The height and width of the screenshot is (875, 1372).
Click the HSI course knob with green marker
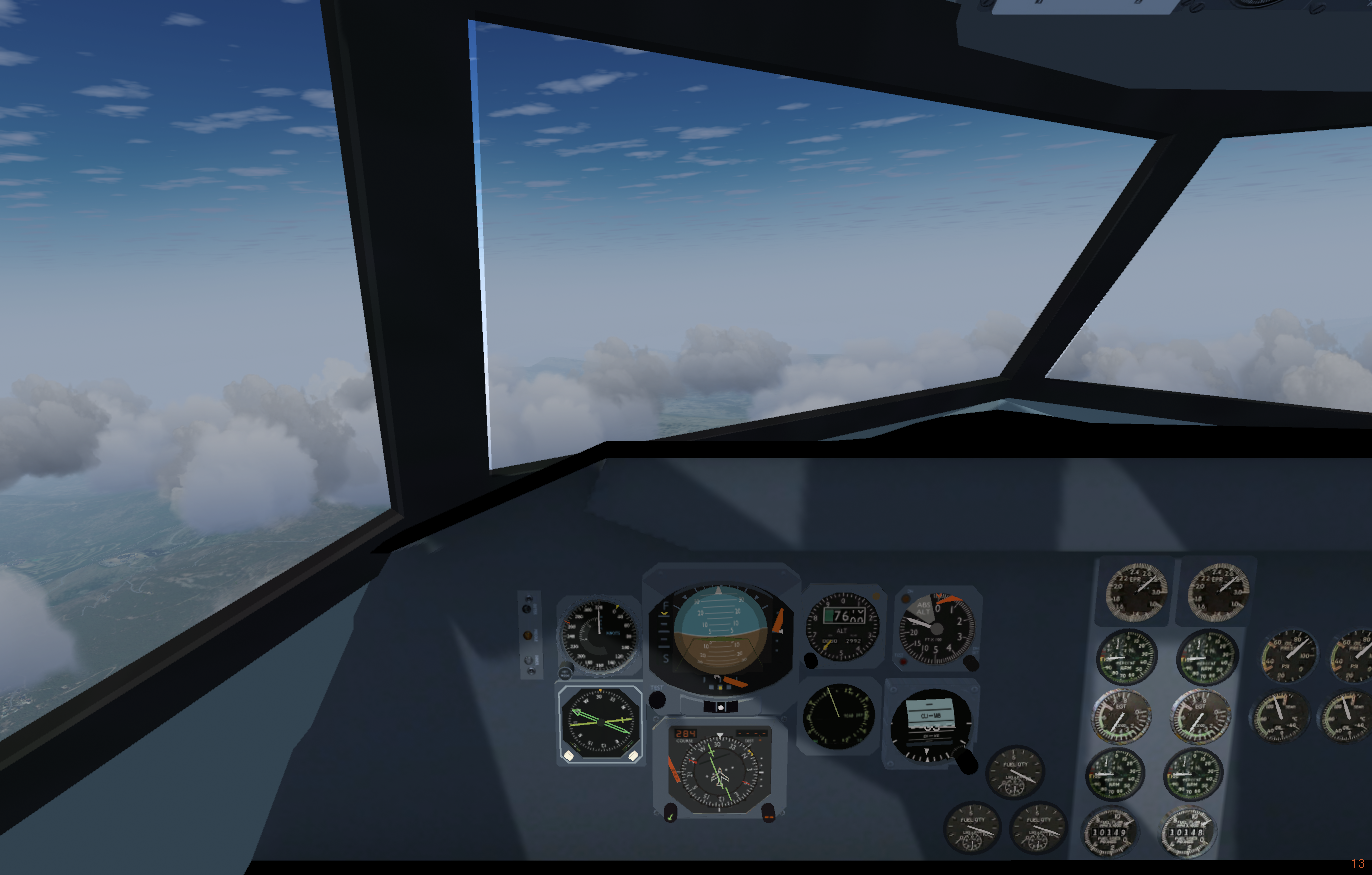(670, 814)
